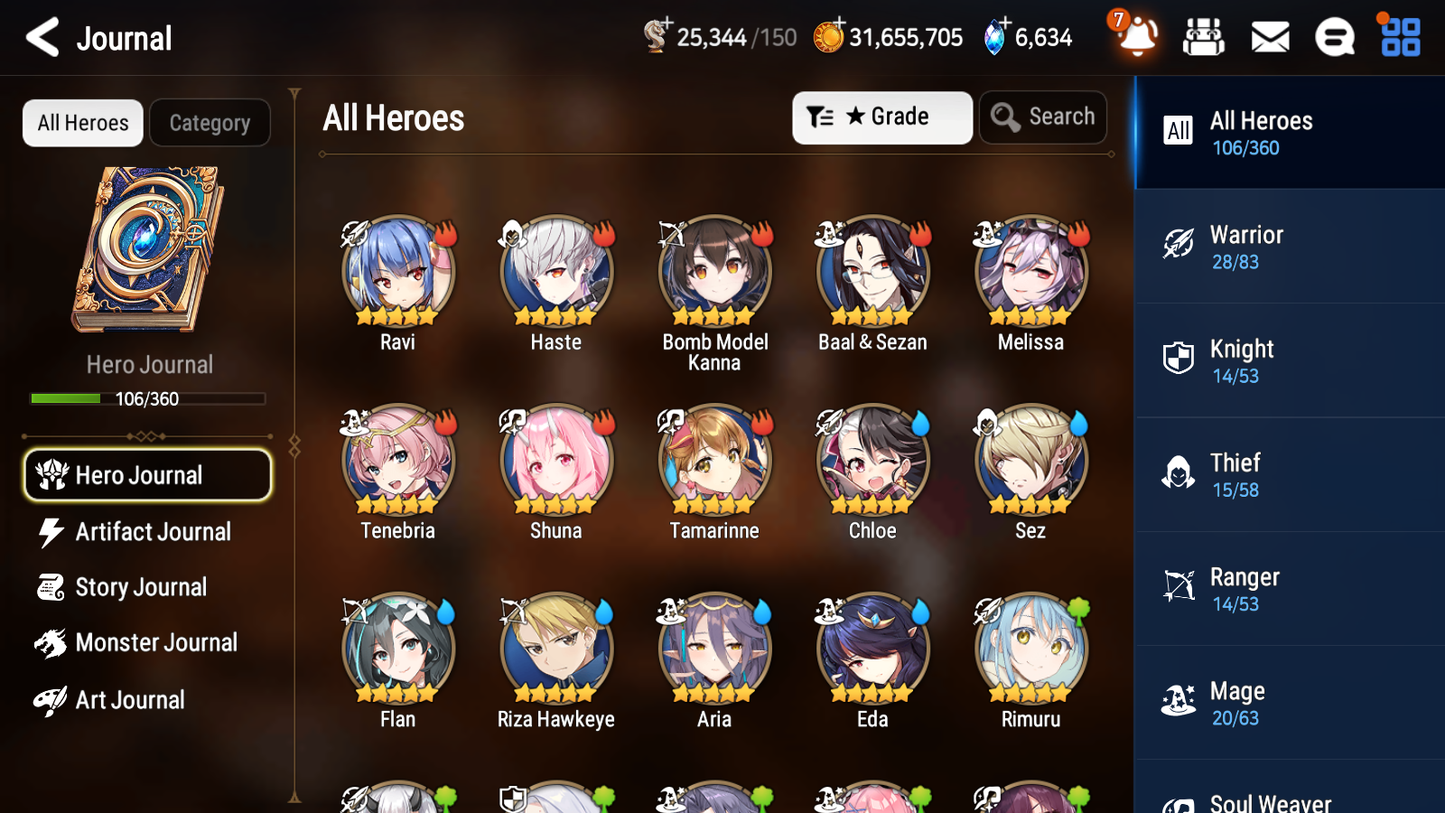Open the mailbox icon
The image size is (1445, 813).
pyautogui.click(x=1269, y=36)
